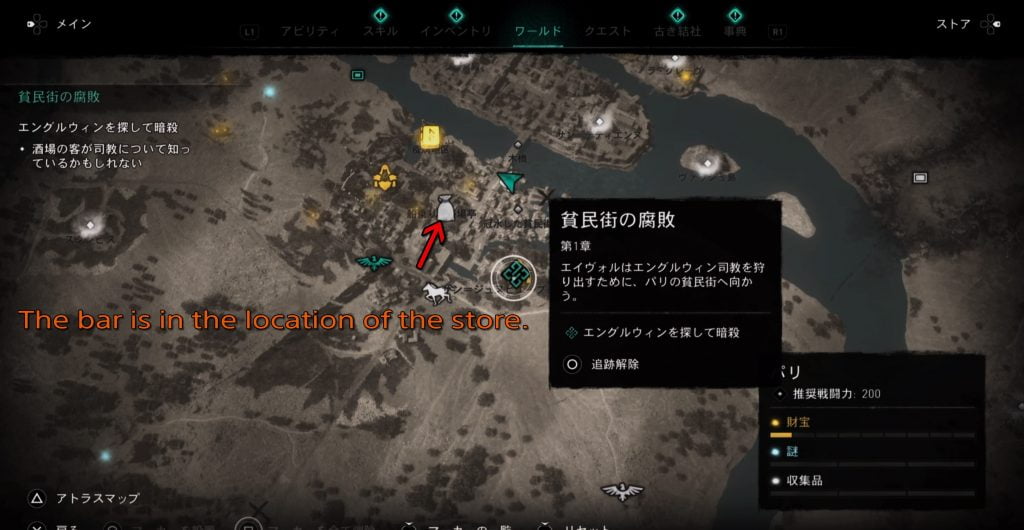1024x530 pixels.
Task: Select the 財宝 (Wealth) legend entry
Action: (x=798, y=423)
